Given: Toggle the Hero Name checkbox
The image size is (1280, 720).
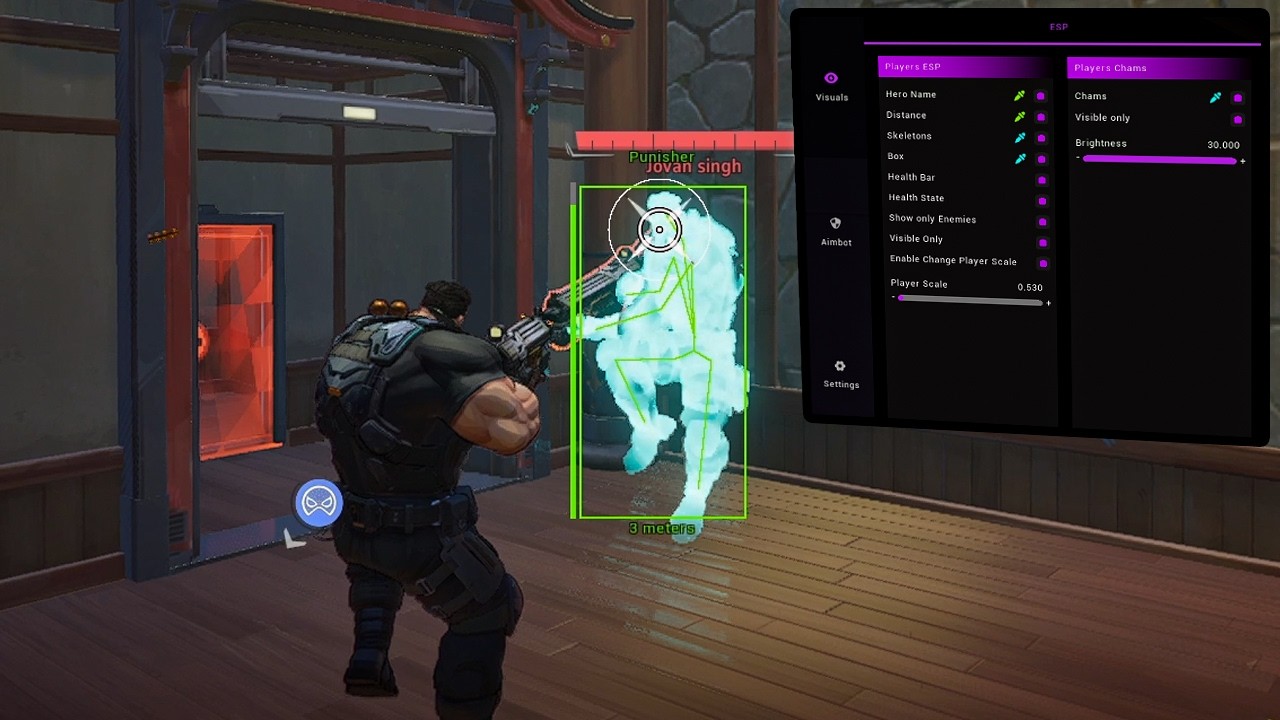Looking at the screenshot, I should point(1041,96).
